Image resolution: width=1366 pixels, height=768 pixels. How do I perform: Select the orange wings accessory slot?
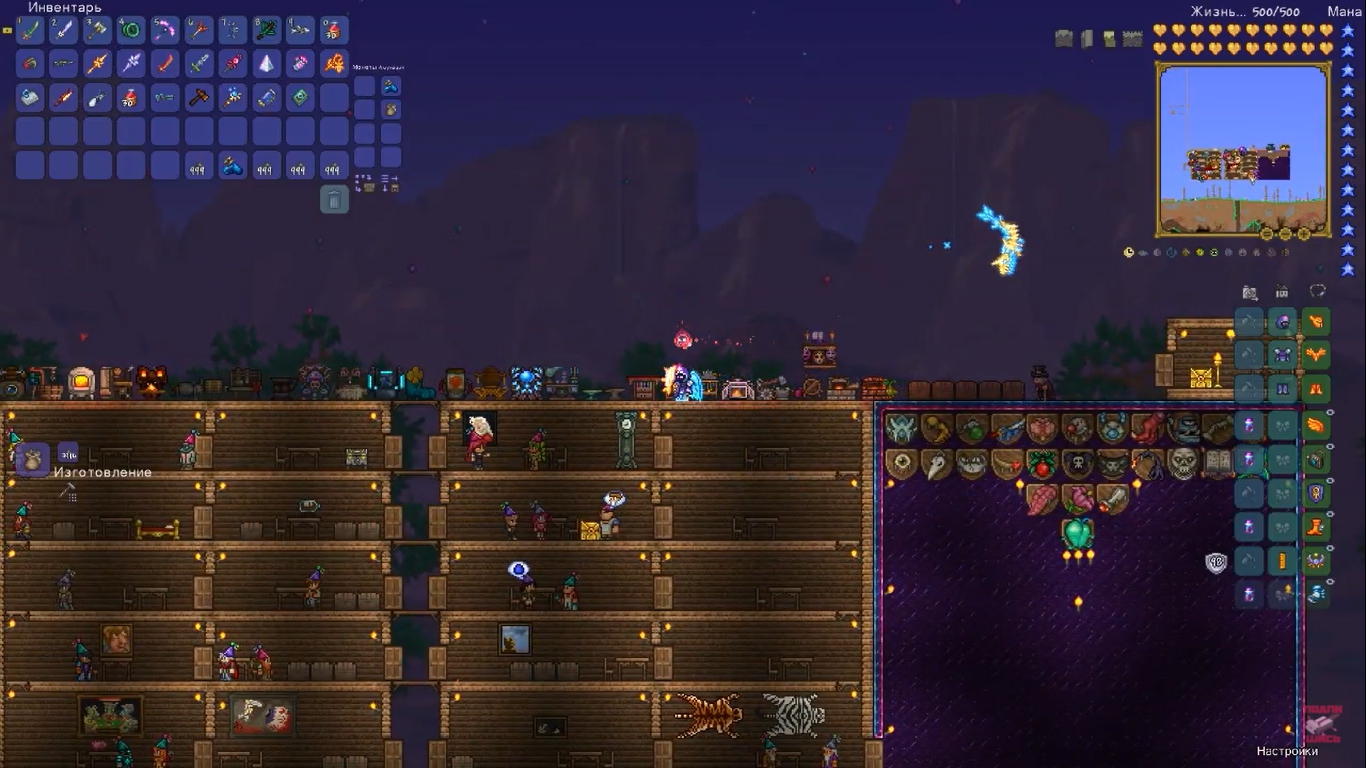point(1316,424)
